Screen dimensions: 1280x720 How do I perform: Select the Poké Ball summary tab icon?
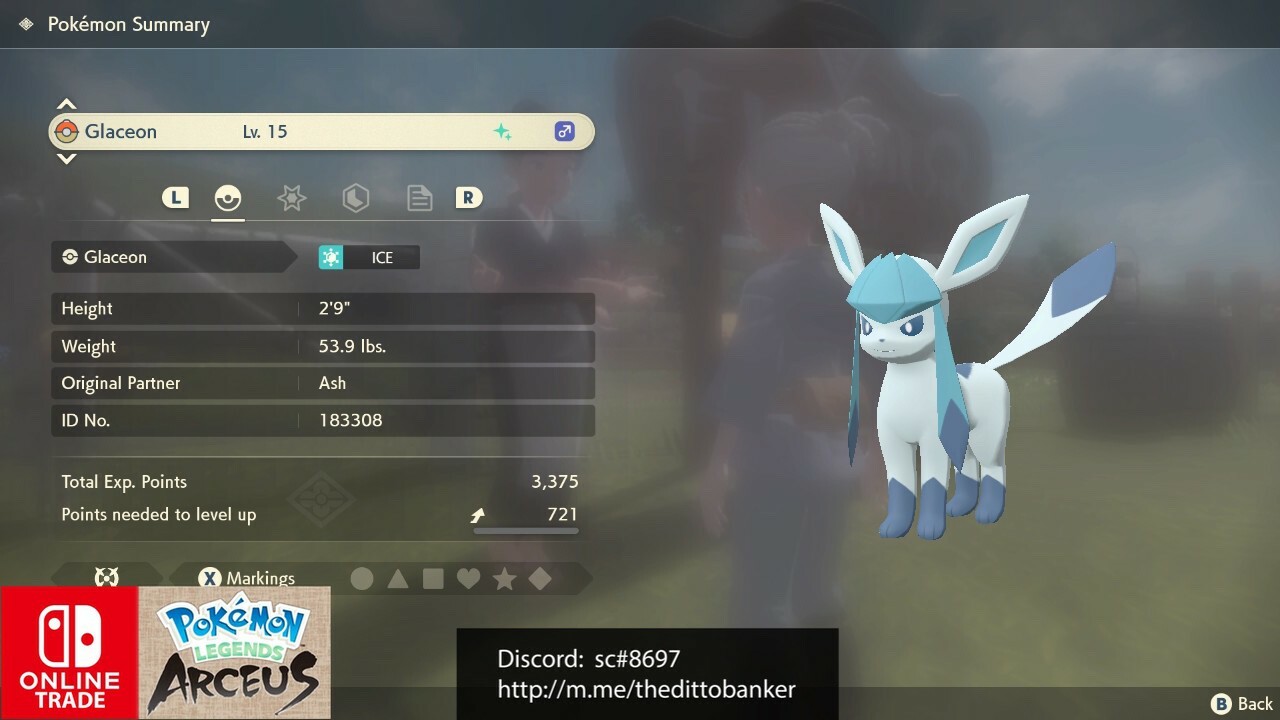[x=228, y=197]
